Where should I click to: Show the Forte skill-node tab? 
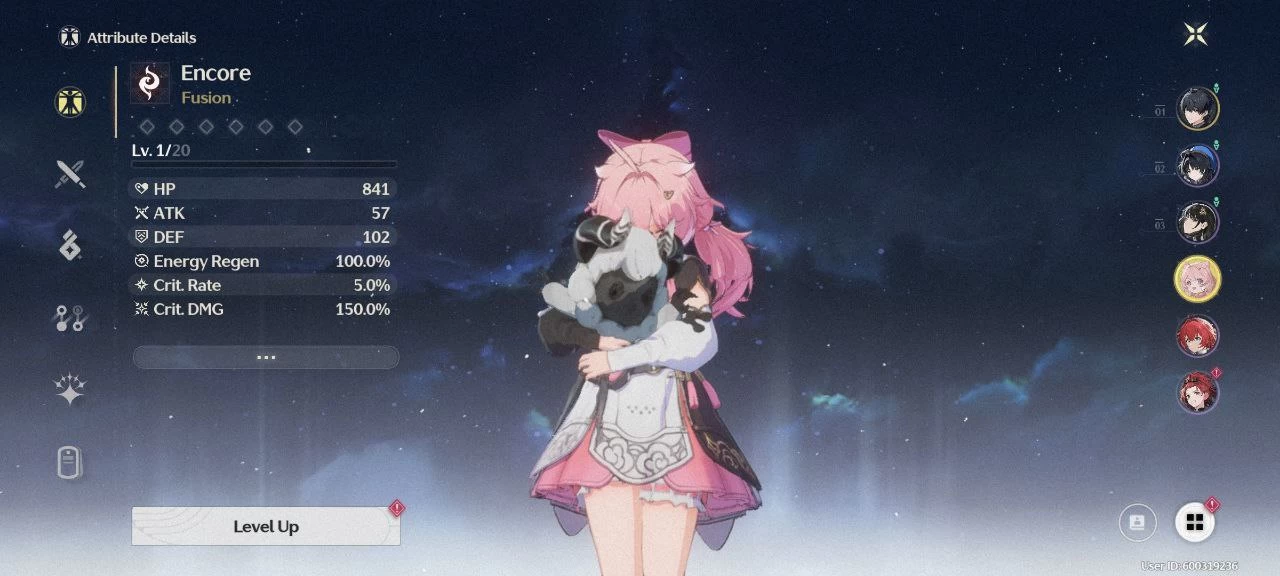(70, 319)
